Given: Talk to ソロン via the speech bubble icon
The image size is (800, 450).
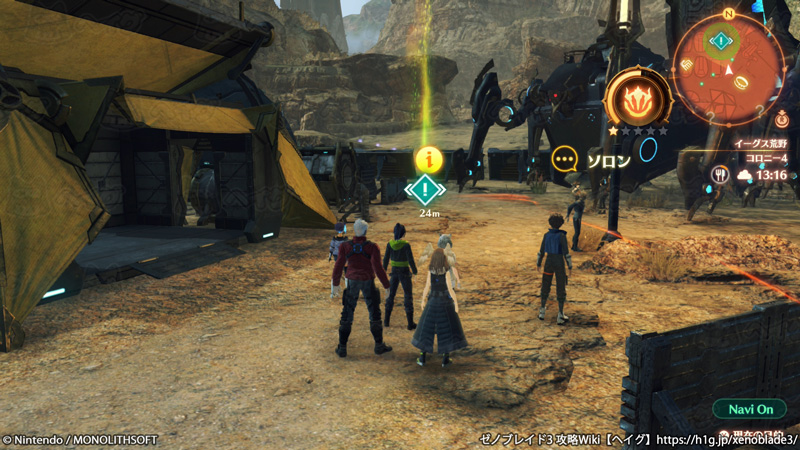Looking at the screenshot, I should (x=565, y=158).
